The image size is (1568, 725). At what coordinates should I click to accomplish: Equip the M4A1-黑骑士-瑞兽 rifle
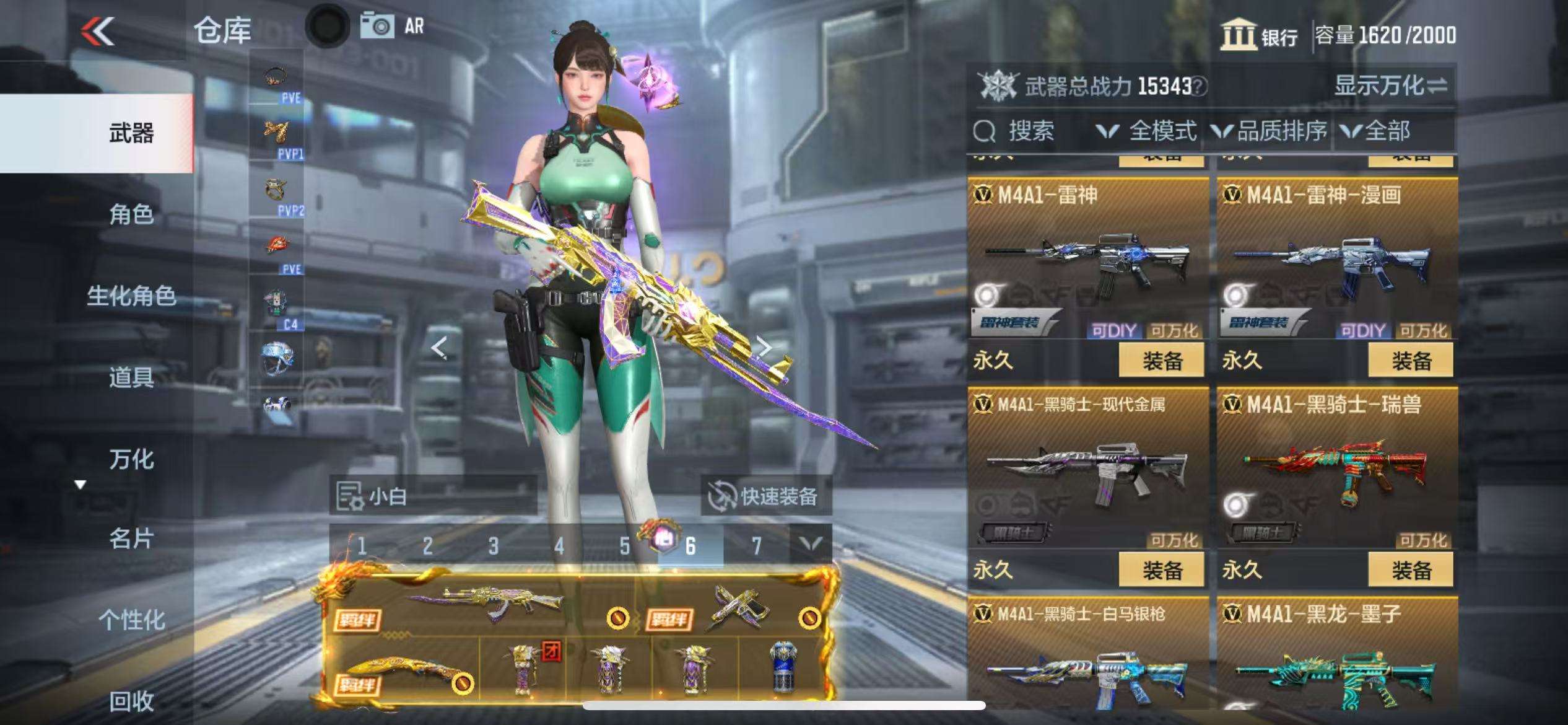1410,570
